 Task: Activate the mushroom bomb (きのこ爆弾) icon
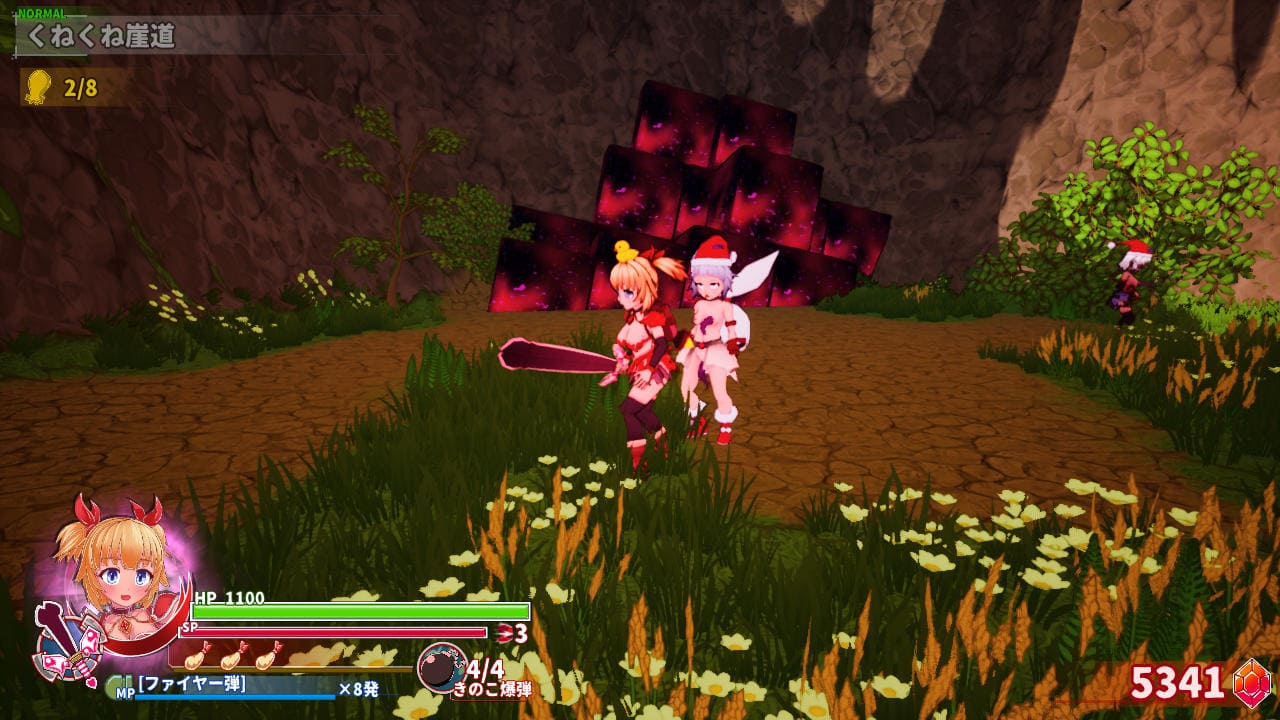pos(440,668)
